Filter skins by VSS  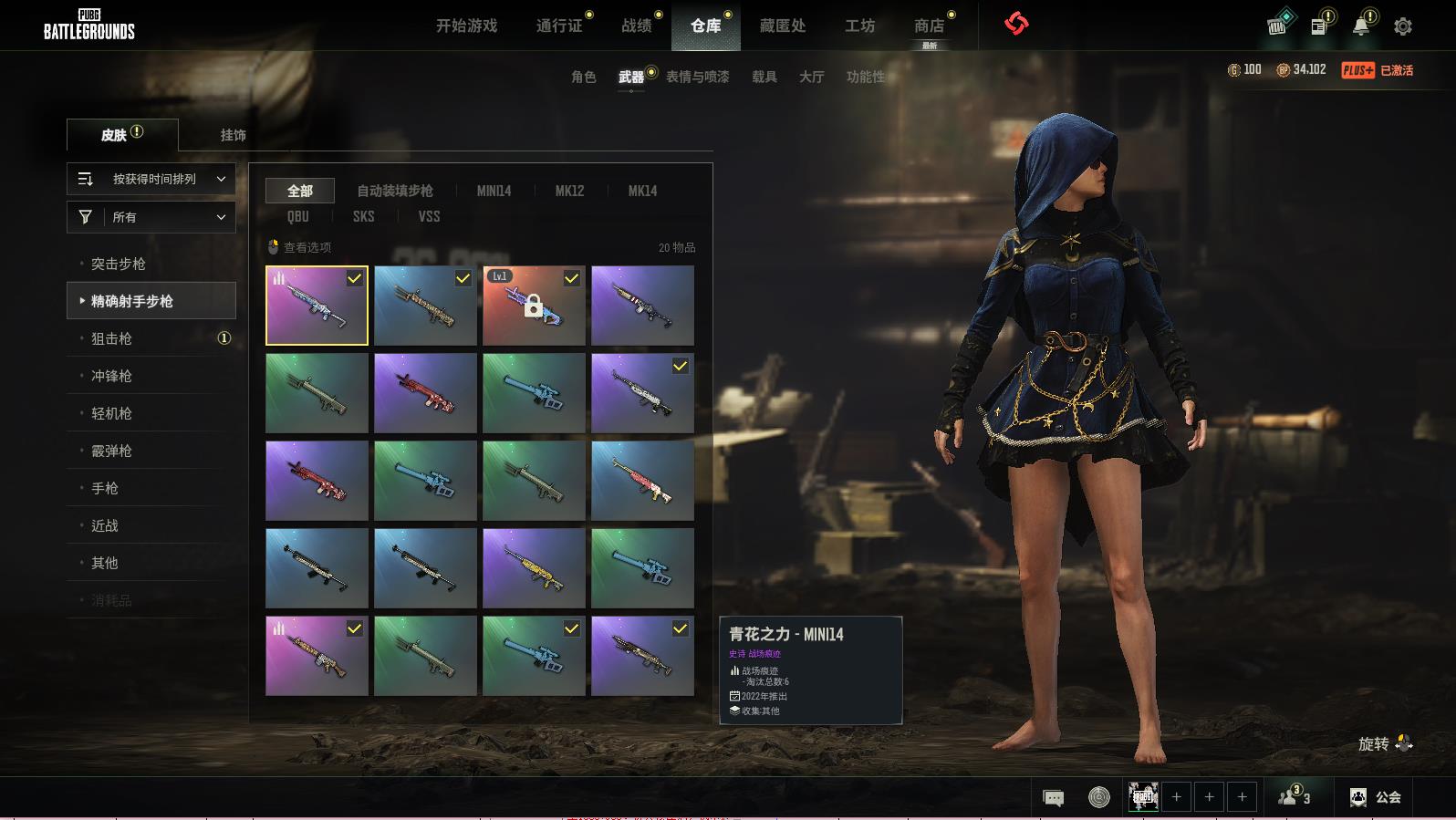point(429,216)
